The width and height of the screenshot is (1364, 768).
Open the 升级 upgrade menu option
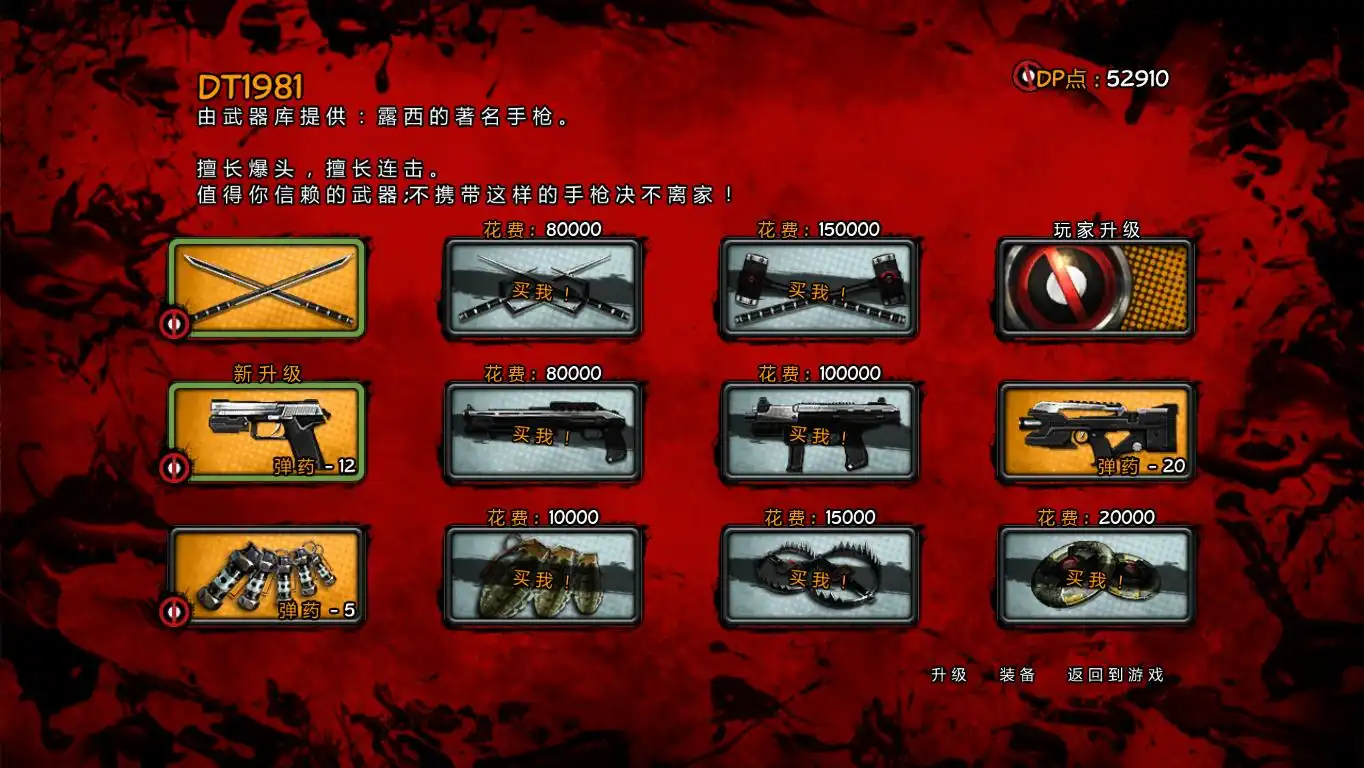coord(951,675)
